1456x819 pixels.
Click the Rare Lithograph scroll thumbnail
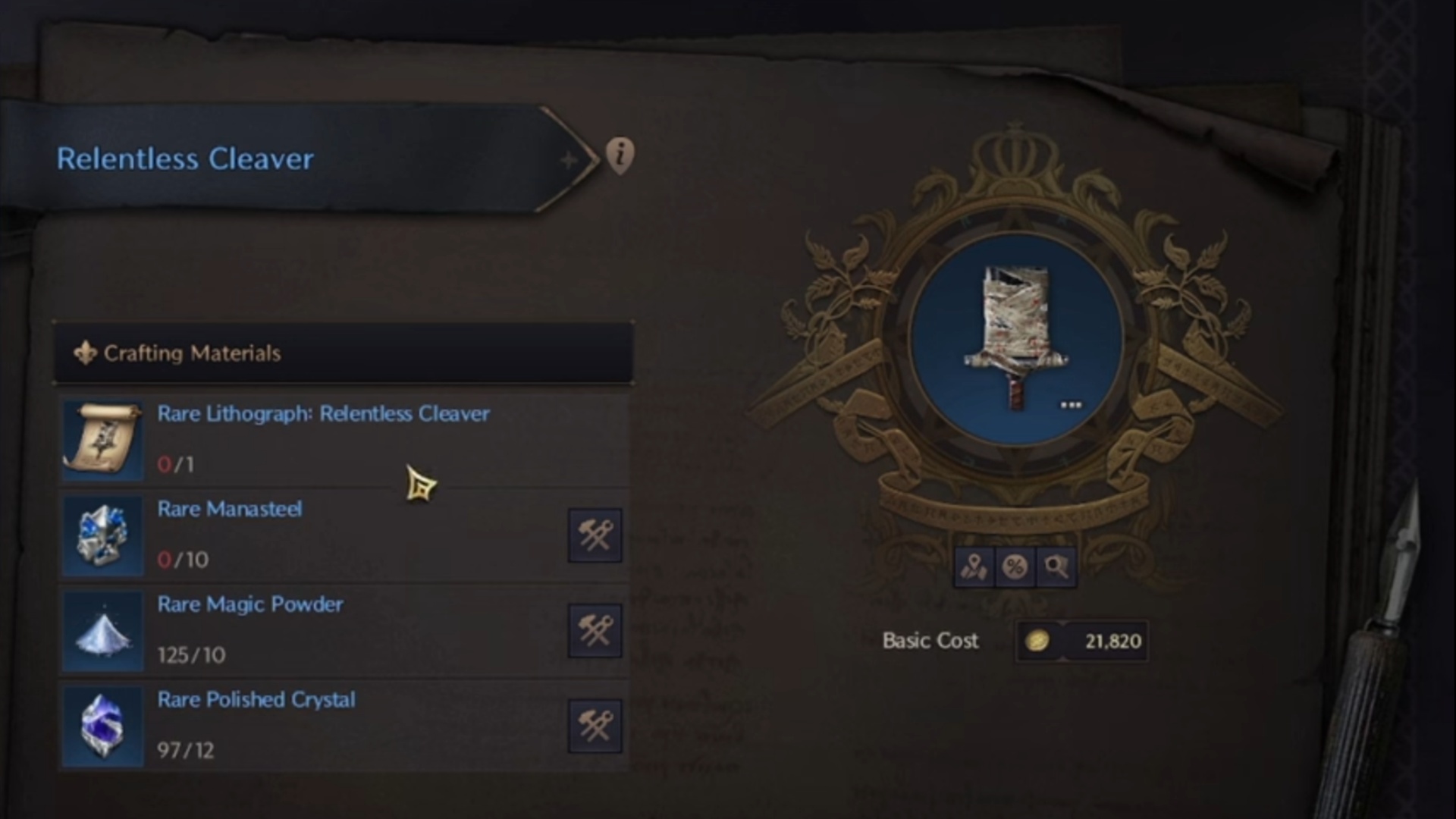click(102, 440)
